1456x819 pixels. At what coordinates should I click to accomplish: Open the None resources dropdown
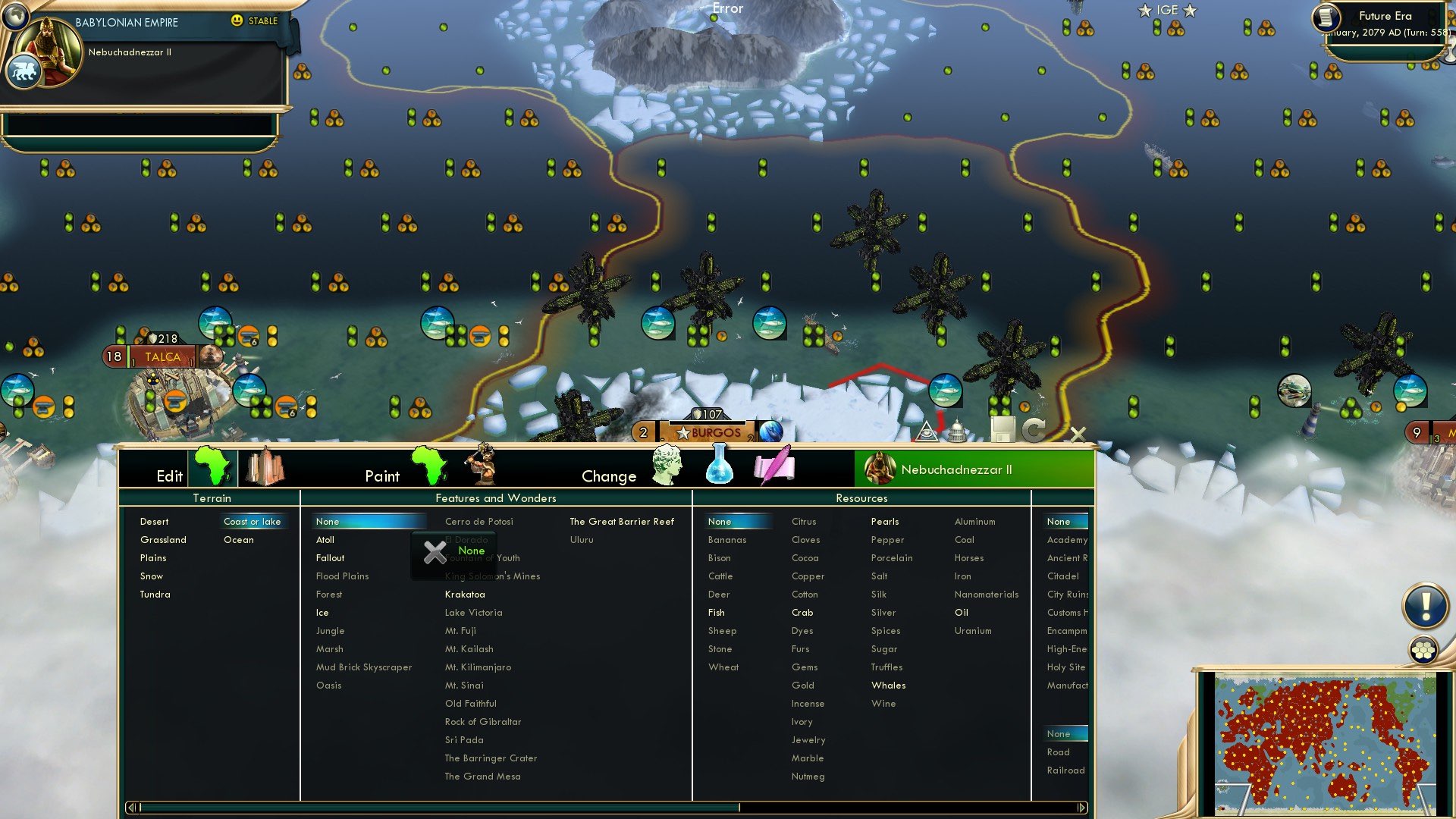[x=736, y=521]
